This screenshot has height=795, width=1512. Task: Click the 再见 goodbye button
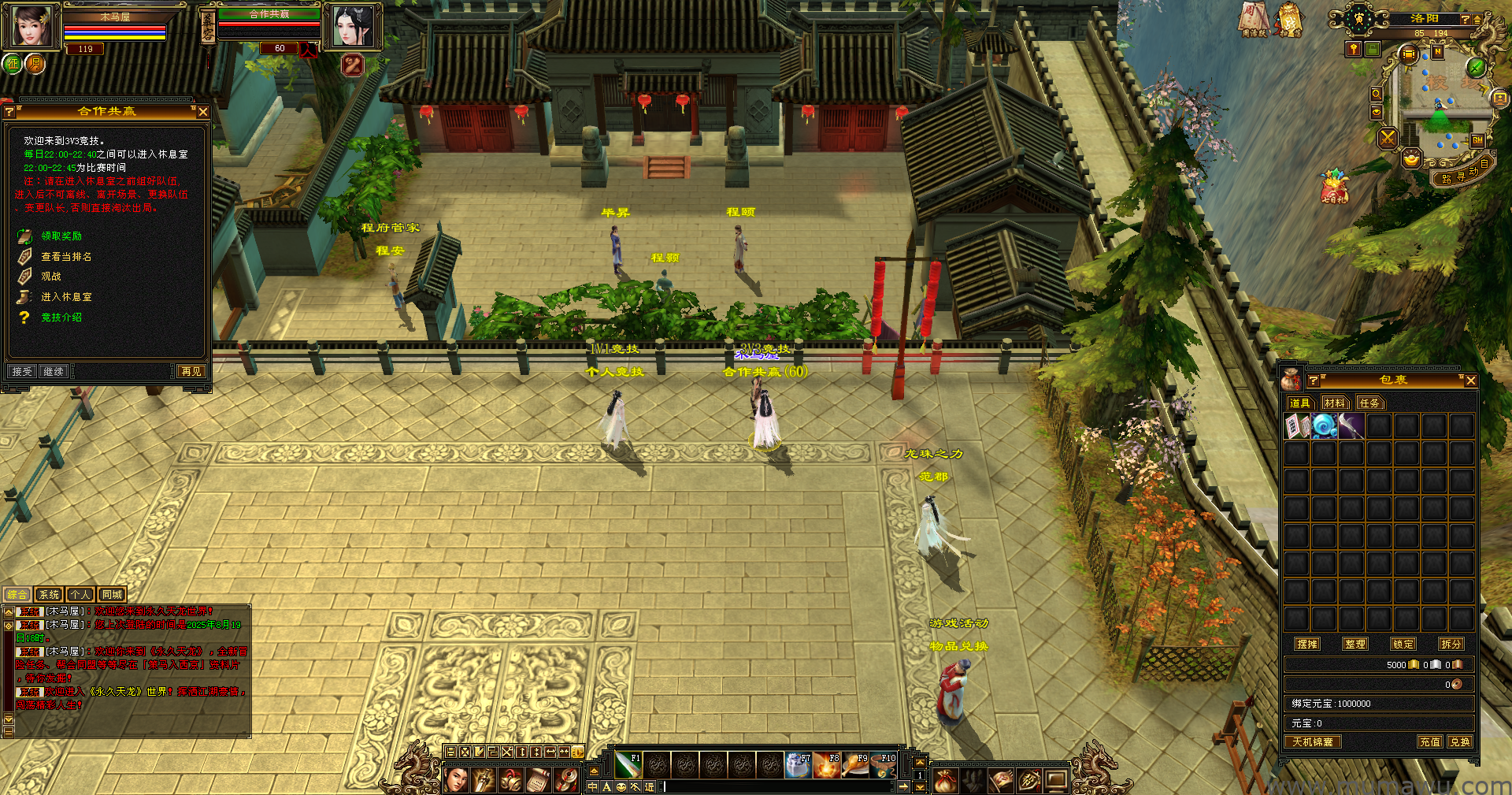[191, 371]
